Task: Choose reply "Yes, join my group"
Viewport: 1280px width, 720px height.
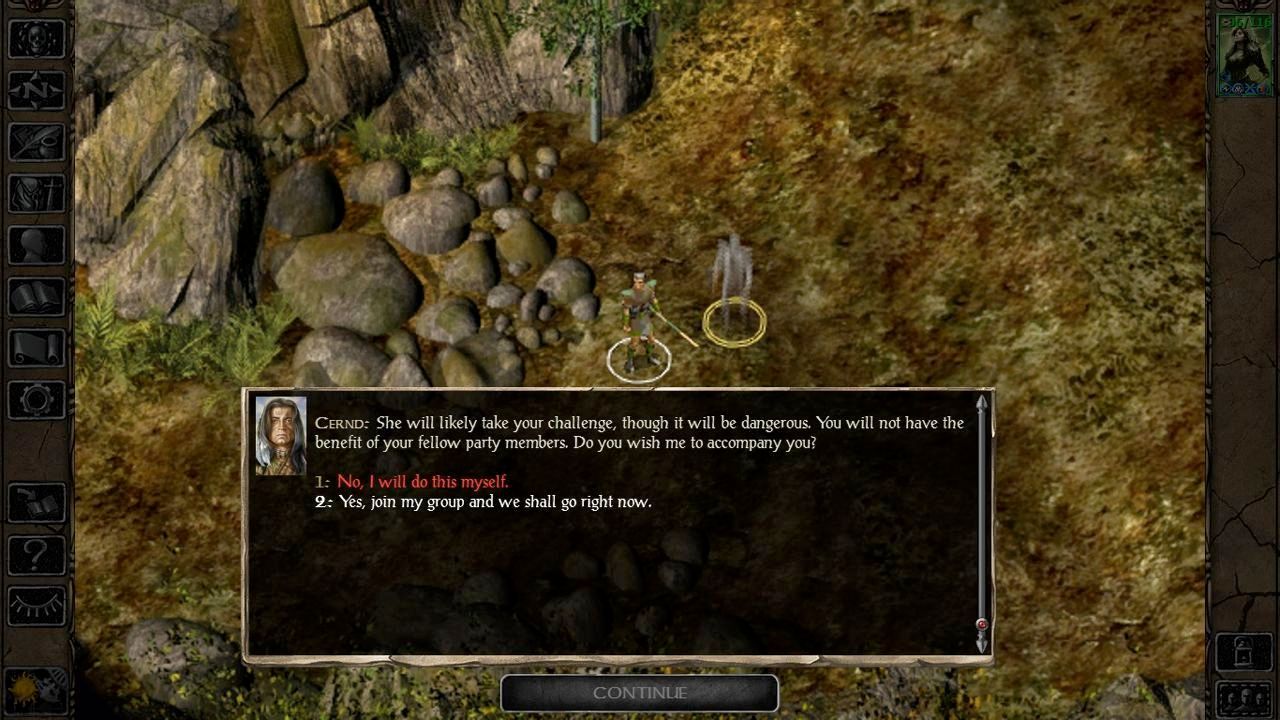Action: 494,502
